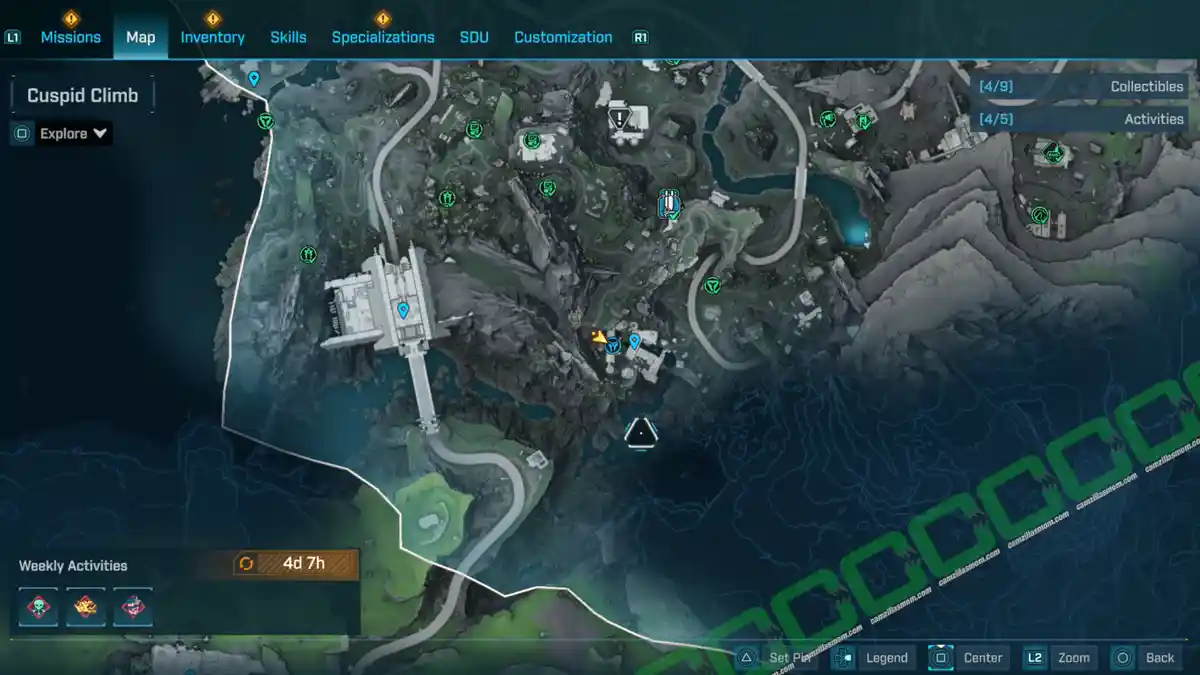Open the Inventory tab
Image resolution: width=1200 pixels, height=675 pixels.
pyautogui.click(x=212, y=37)
